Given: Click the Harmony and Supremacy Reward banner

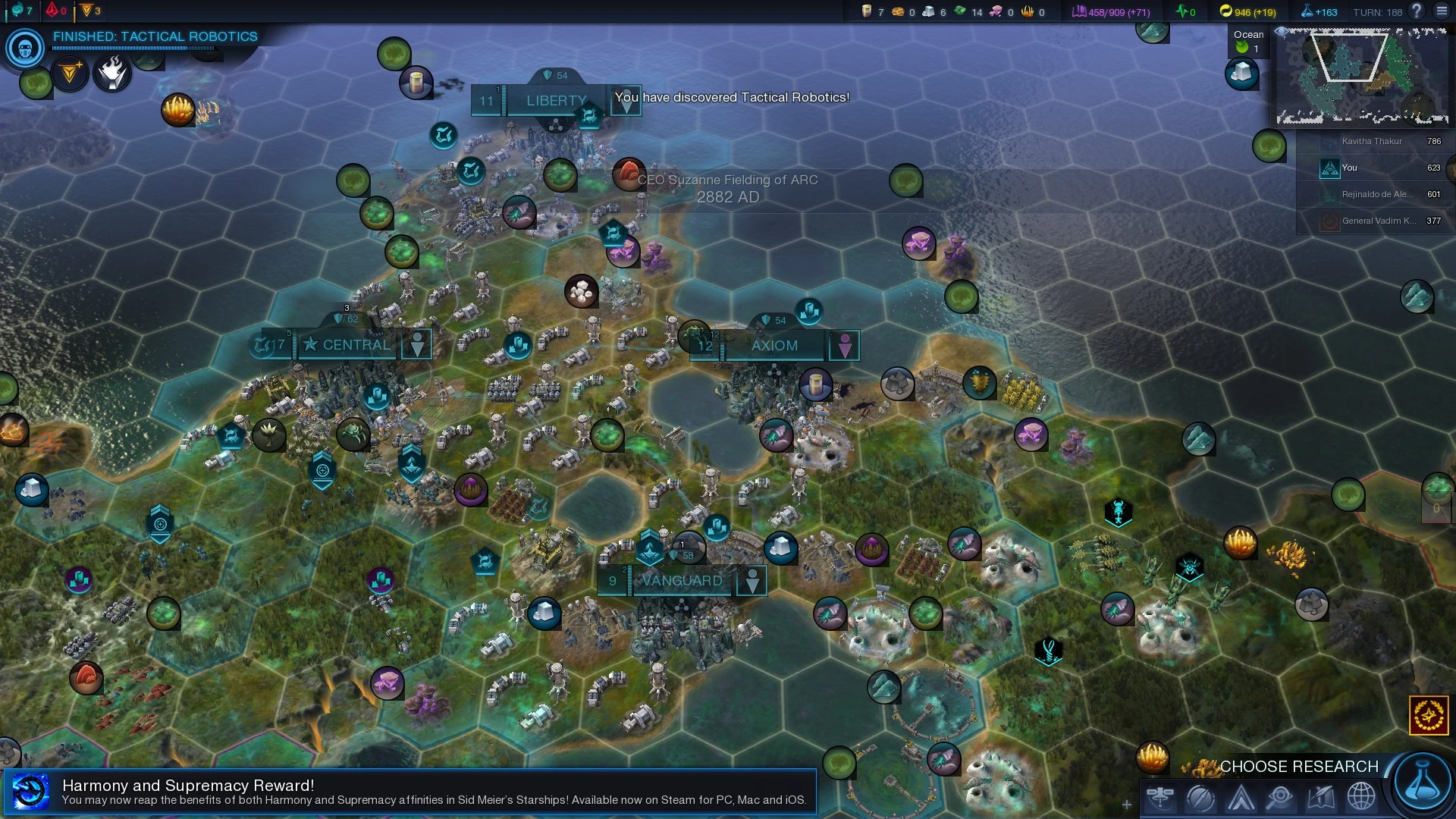Looking at the screenshot, I should pos(409,791).
